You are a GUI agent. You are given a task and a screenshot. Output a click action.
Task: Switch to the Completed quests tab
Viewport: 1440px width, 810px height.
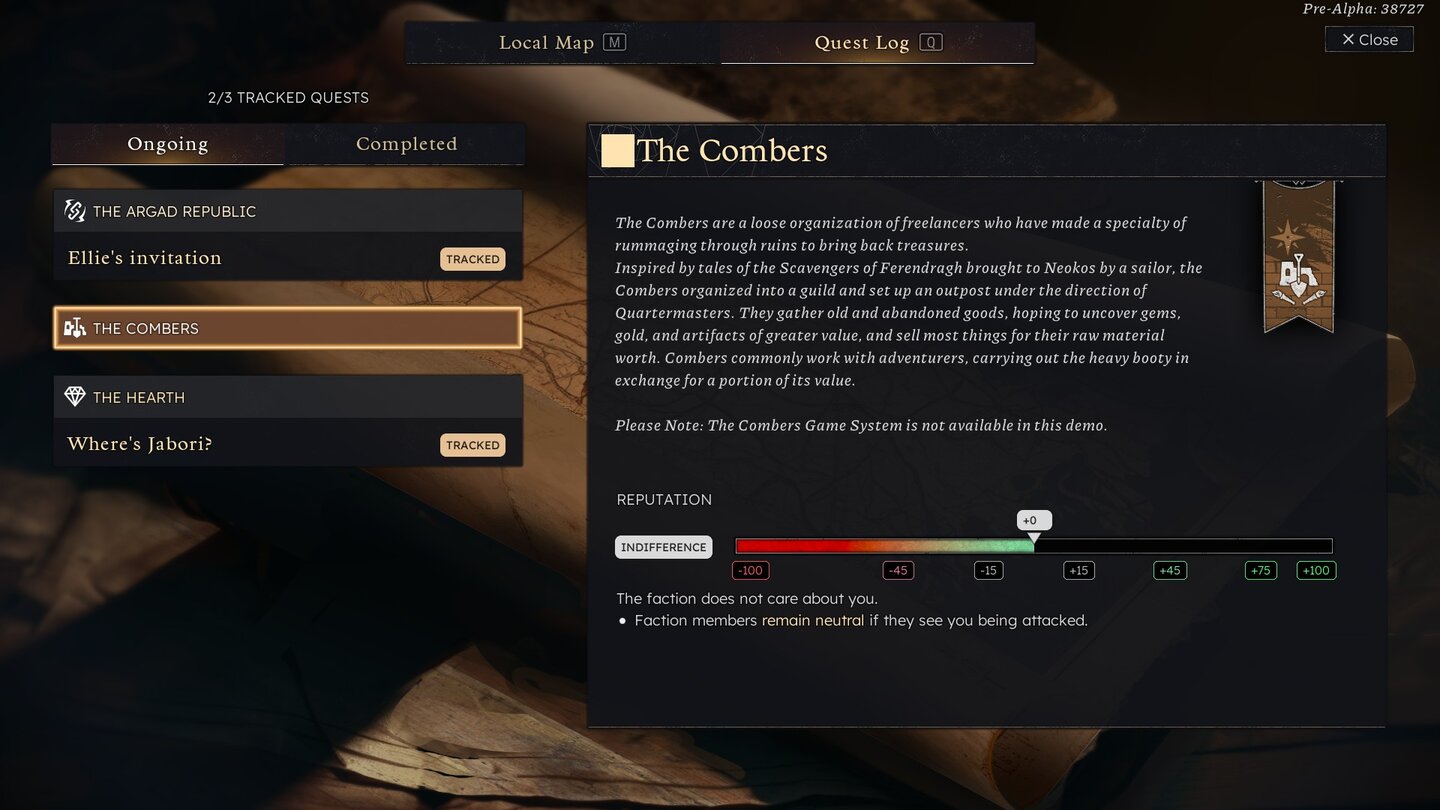pyautogui.click(x=405, y=143)
